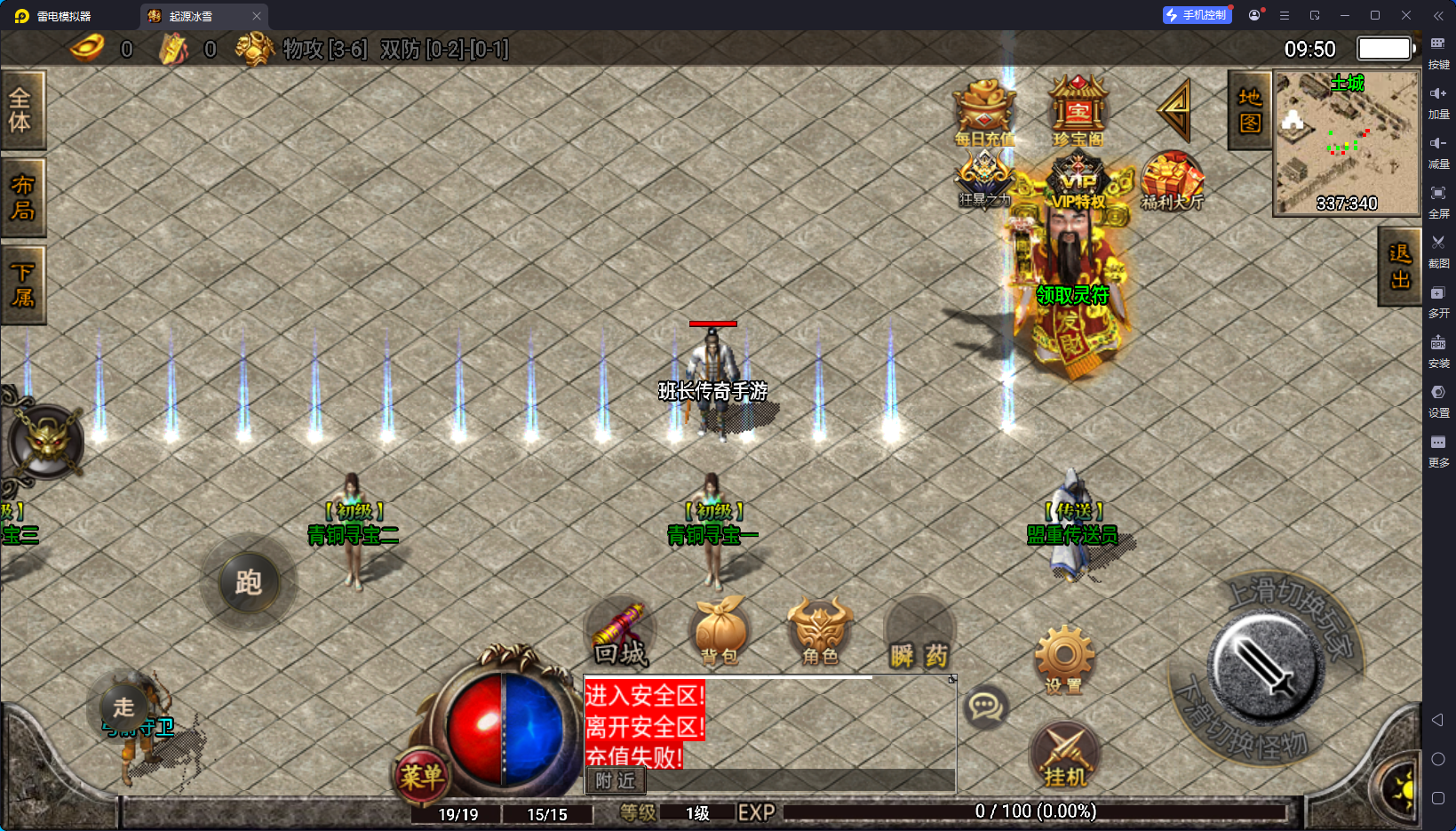Close the emulator game tab 起源冰雪
The image size is (1456, 831).
(x=257, y=16)
